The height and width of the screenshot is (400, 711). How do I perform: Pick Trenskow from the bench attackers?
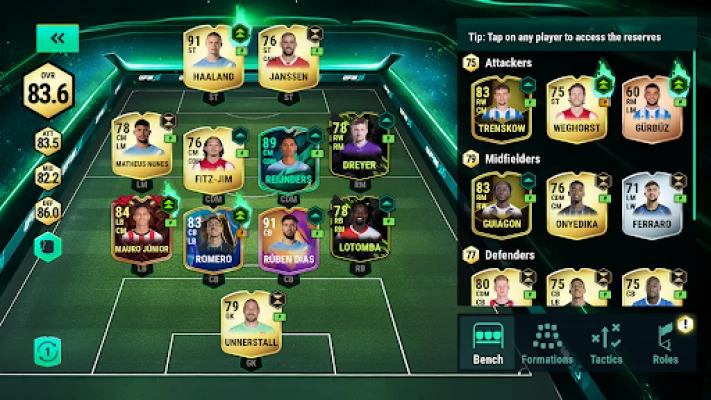click(500, 110)
